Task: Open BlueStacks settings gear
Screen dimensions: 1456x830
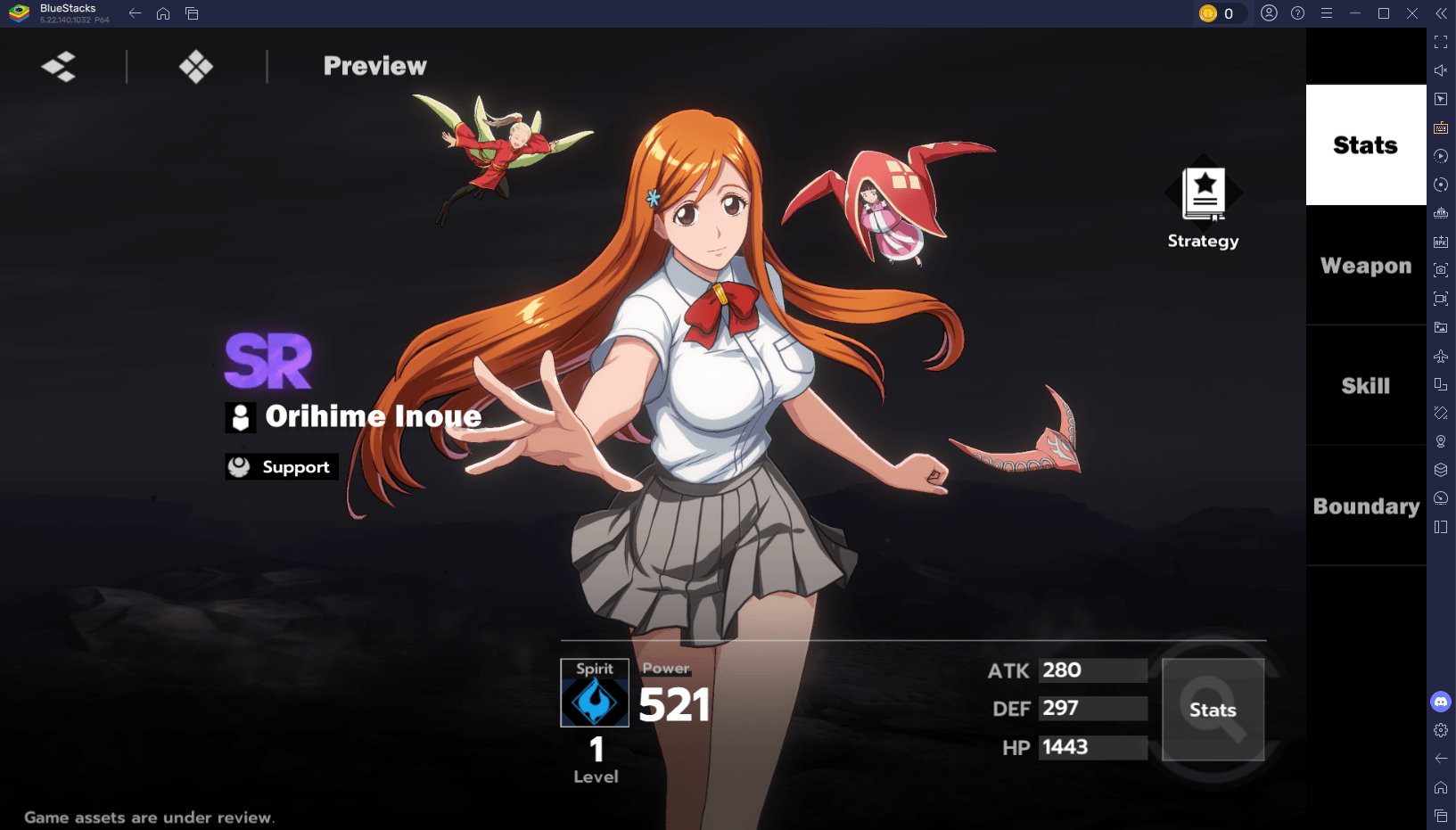Action: (1441, 730)
